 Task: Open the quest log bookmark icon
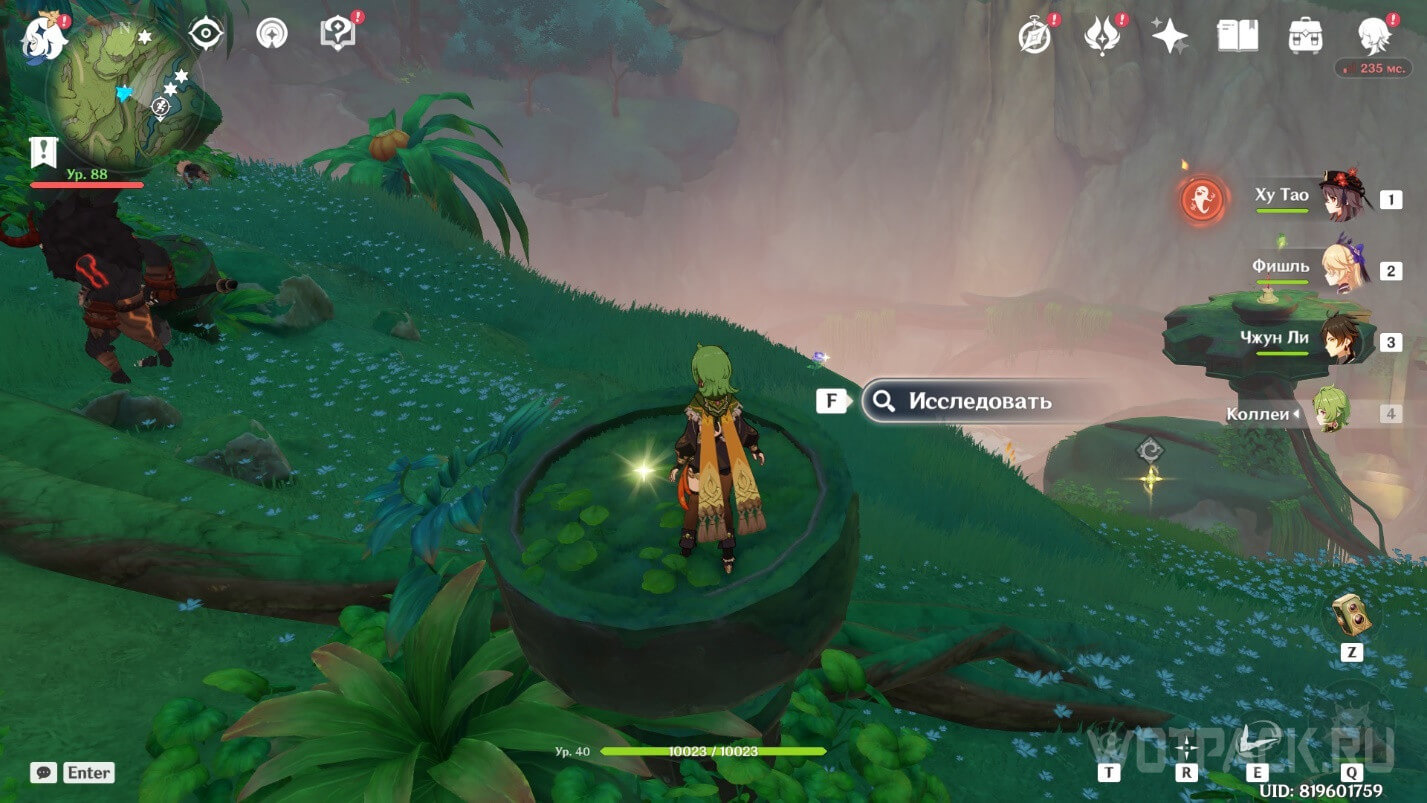(x=44, y=153)
